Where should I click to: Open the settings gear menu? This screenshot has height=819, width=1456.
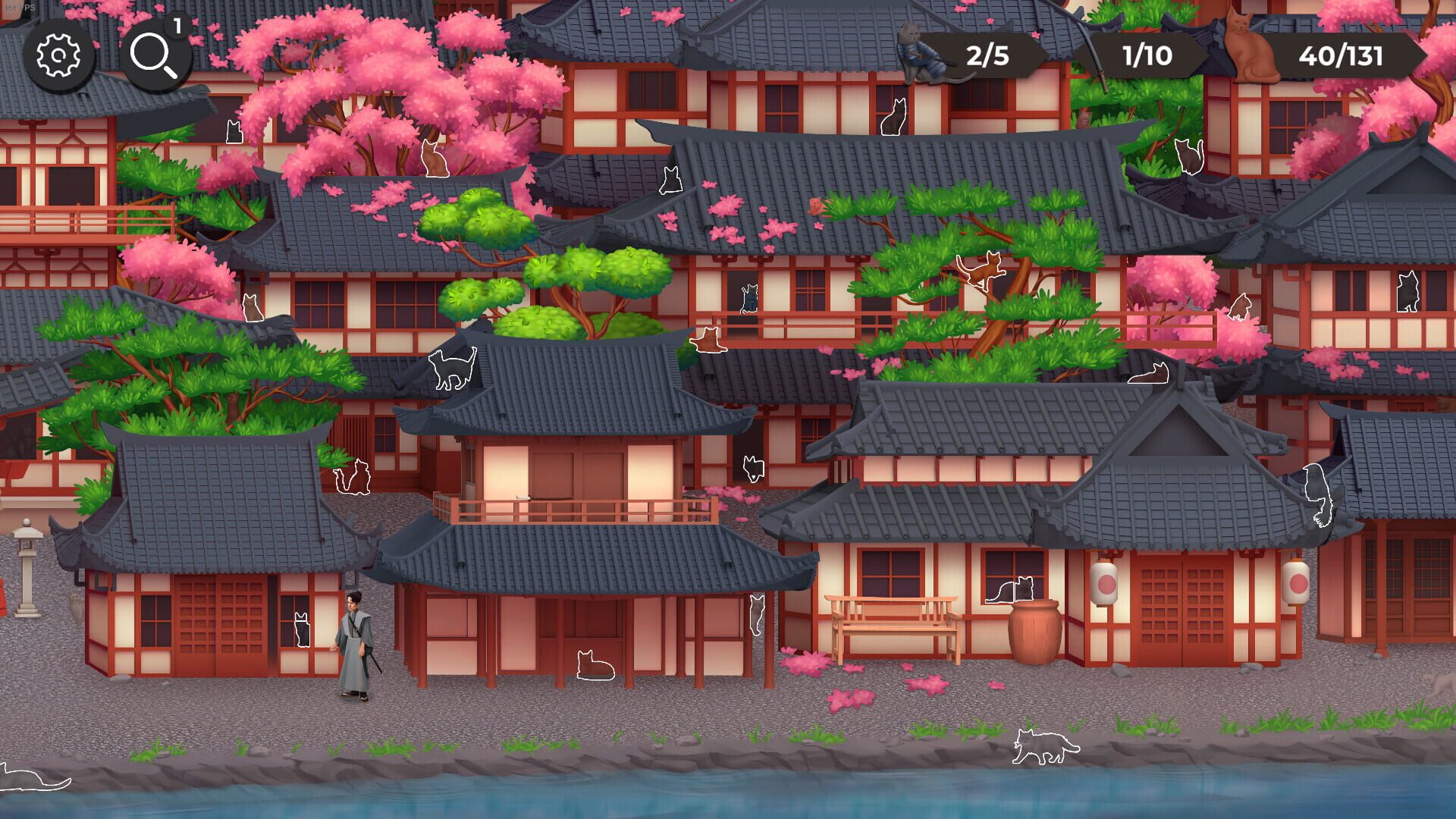point(57,55)
